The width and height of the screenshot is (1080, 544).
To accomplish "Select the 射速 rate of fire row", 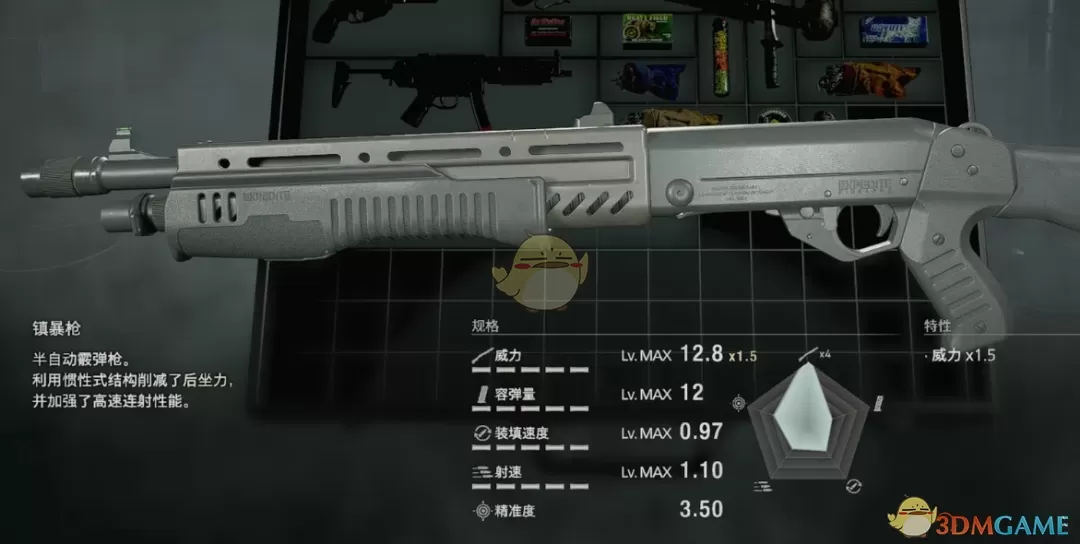I will pos(598,470).
